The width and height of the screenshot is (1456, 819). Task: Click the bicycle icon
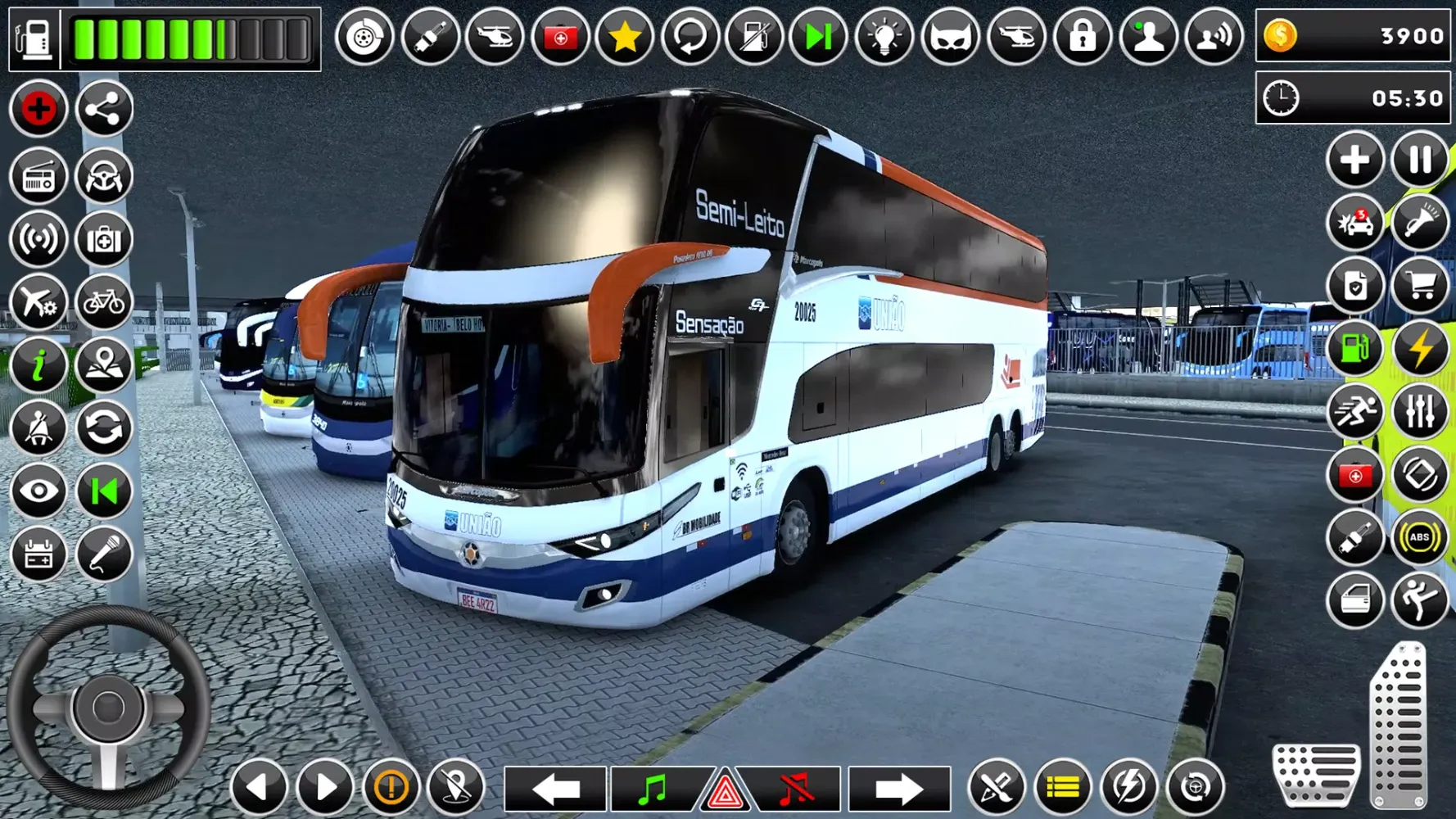pyautogui.click(x=104, y=302)
